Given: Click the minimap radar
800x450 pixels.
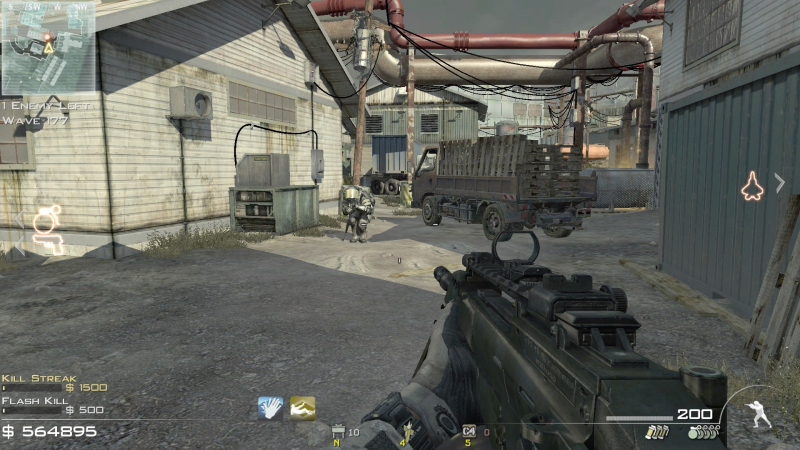Looking at the screenshot, I should [48, 48].
